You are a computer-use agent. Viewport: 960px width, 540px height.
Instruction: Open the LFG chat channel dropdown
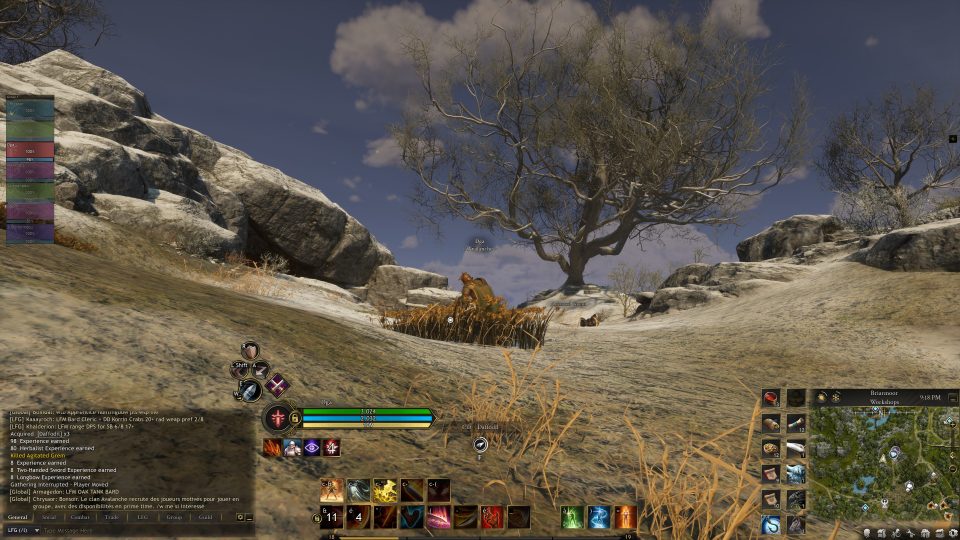[x=22, y=530]
